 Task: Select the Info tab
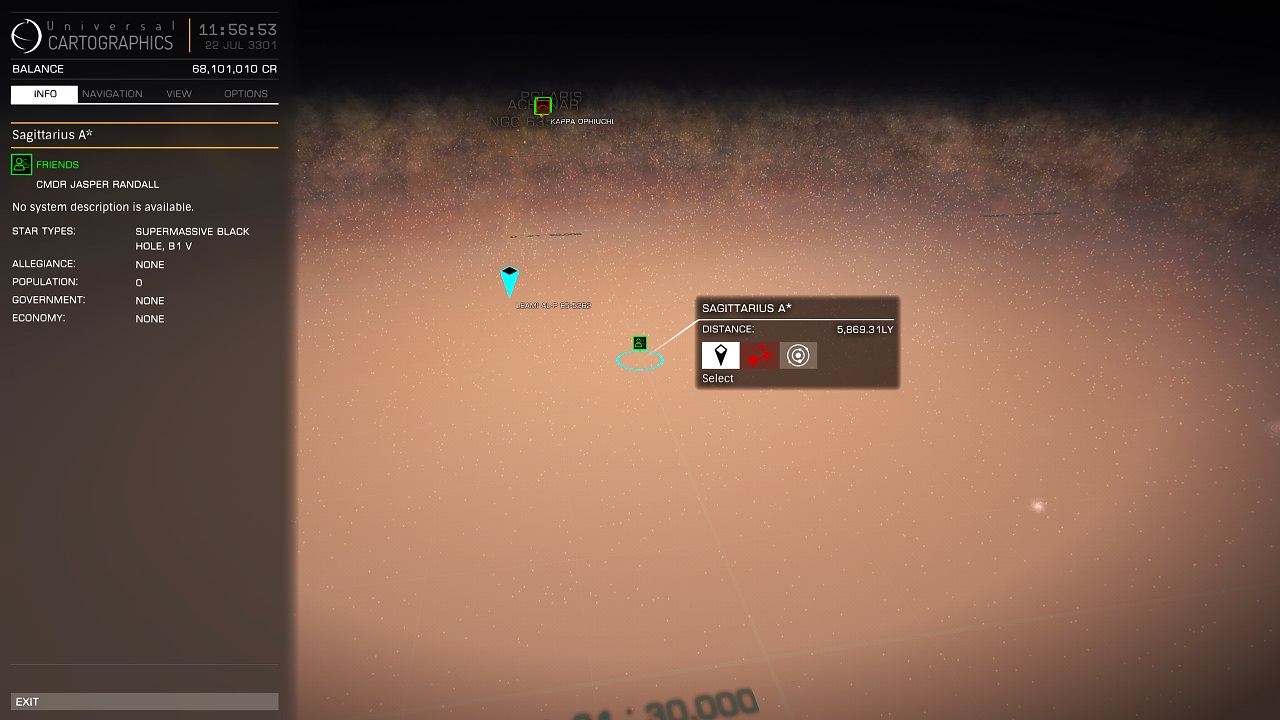pyautogui.click(x=45, y=94)
